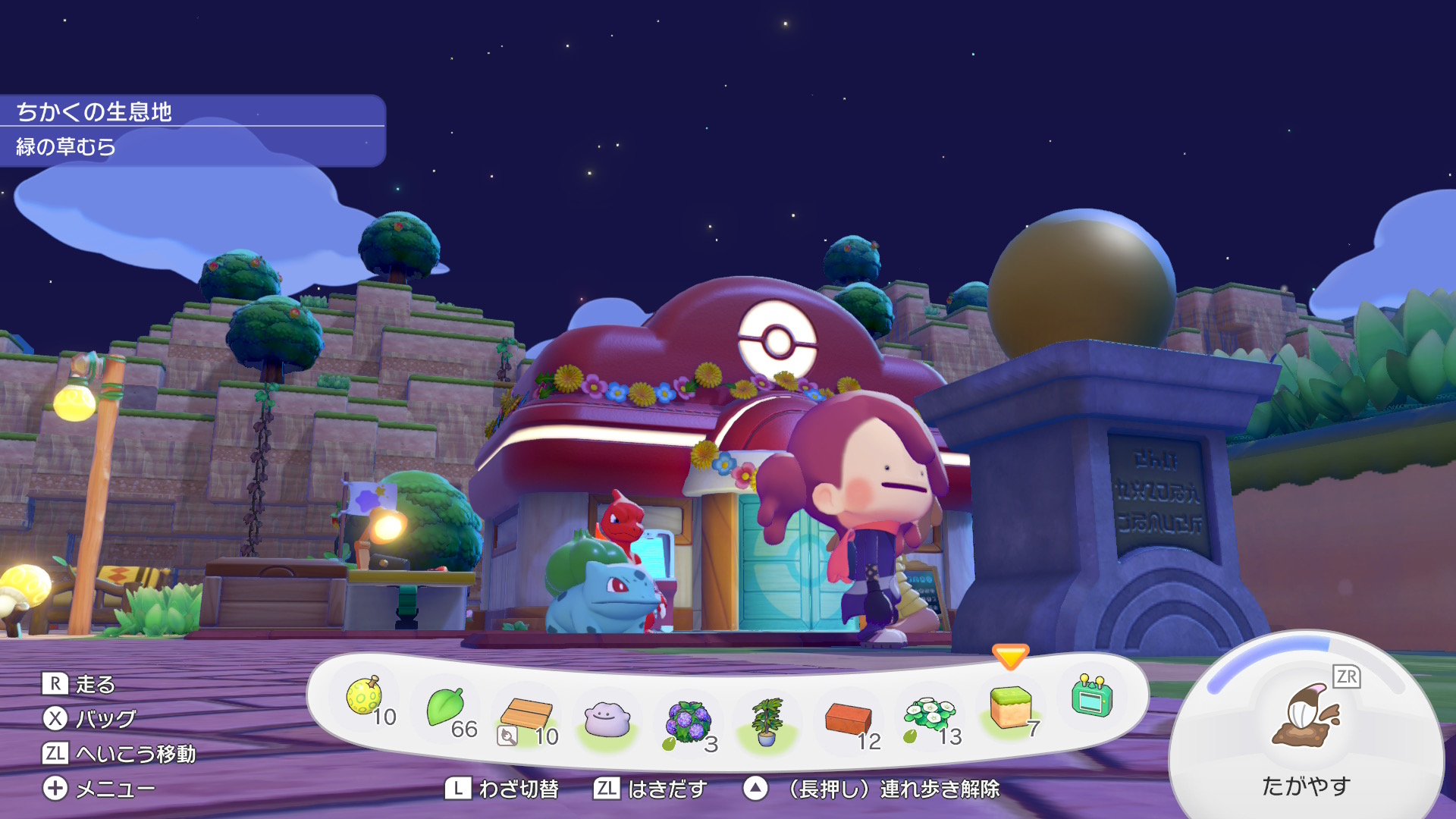Pick the Ditto item in the hotbar
1456x819 pixels.
(607, 719)
